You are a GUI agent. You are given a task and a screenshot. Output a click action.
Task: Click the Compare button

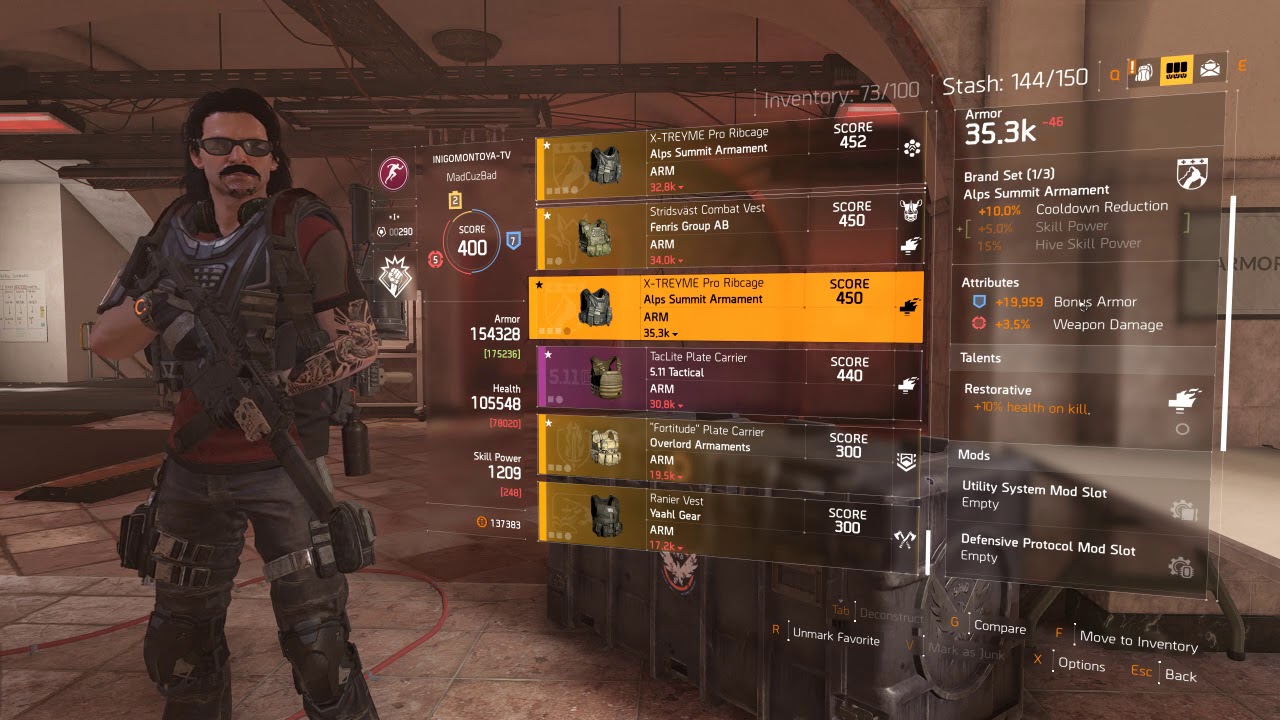click(999, 629)
